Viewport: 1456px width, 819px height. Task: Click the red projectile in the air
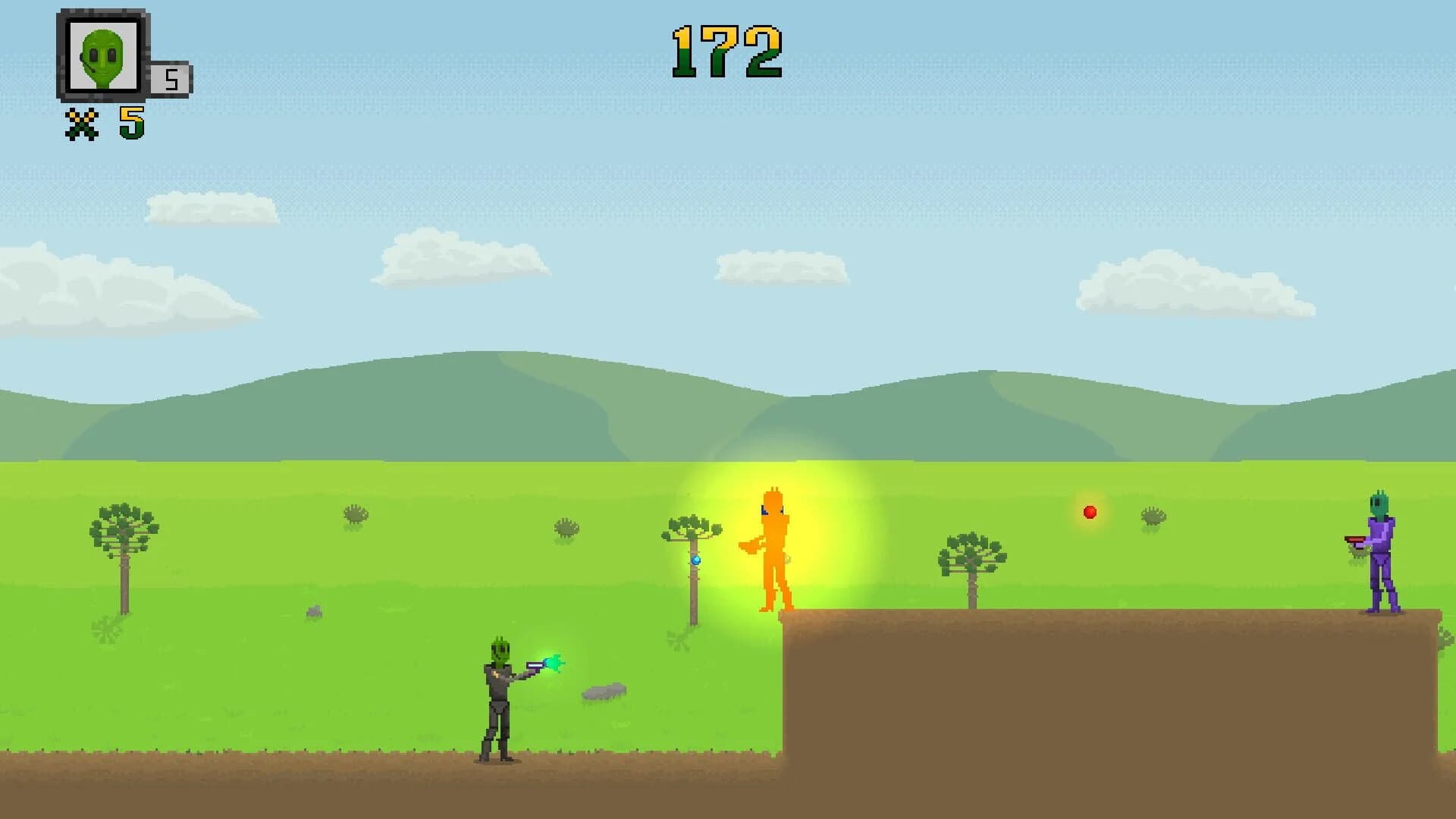1090,513
